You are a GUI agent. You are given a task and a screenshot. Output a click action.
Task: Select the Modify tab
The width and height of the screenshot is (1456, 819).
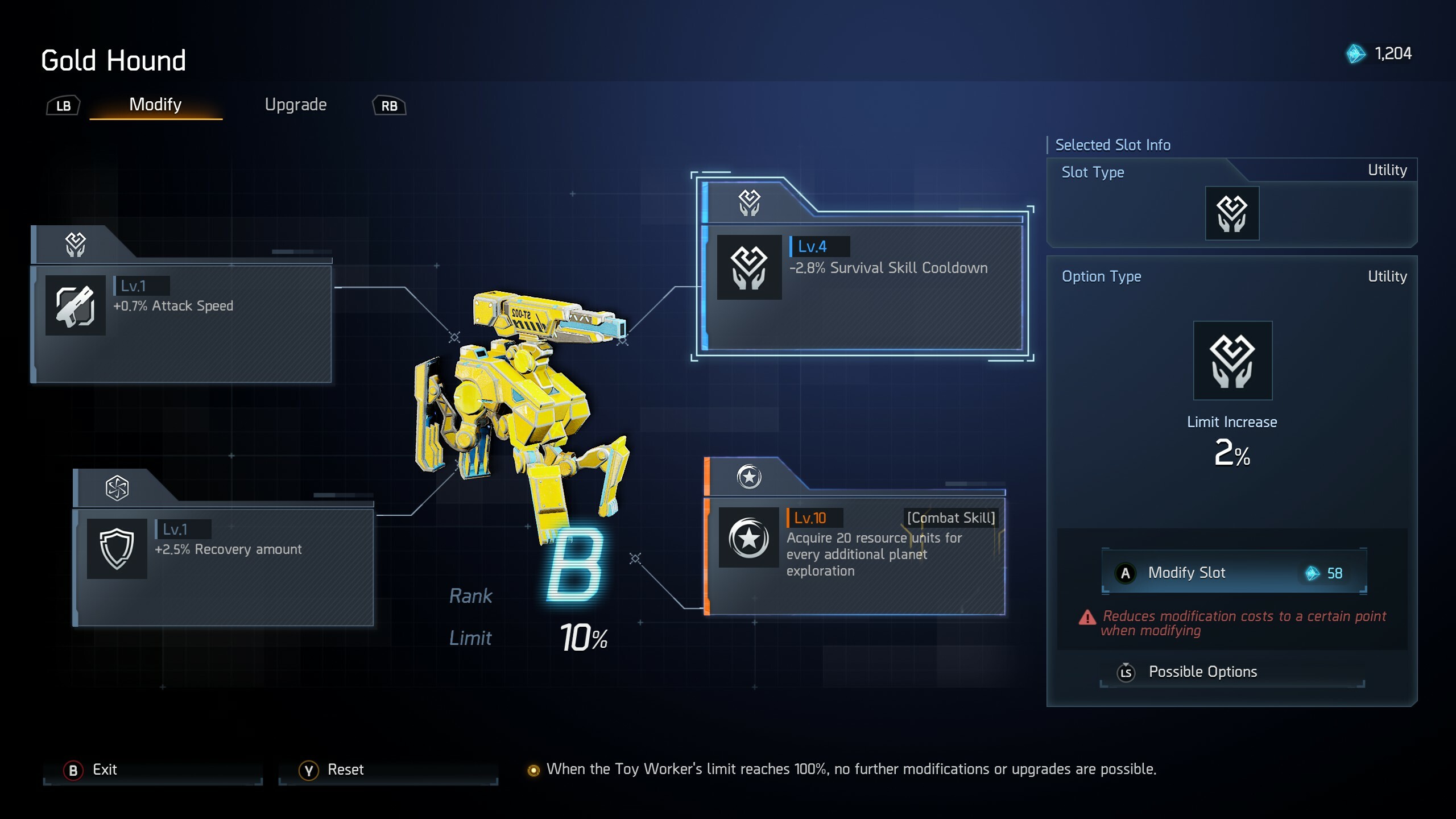coord(155,105)
